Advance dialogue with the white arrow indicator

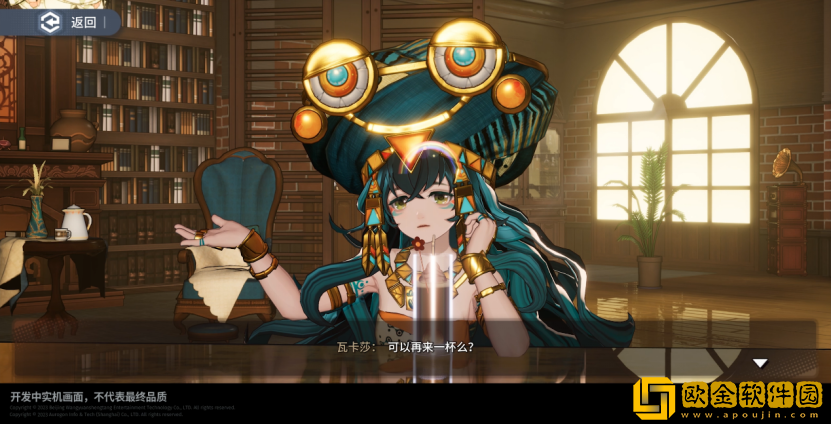[x=760, y=363]
